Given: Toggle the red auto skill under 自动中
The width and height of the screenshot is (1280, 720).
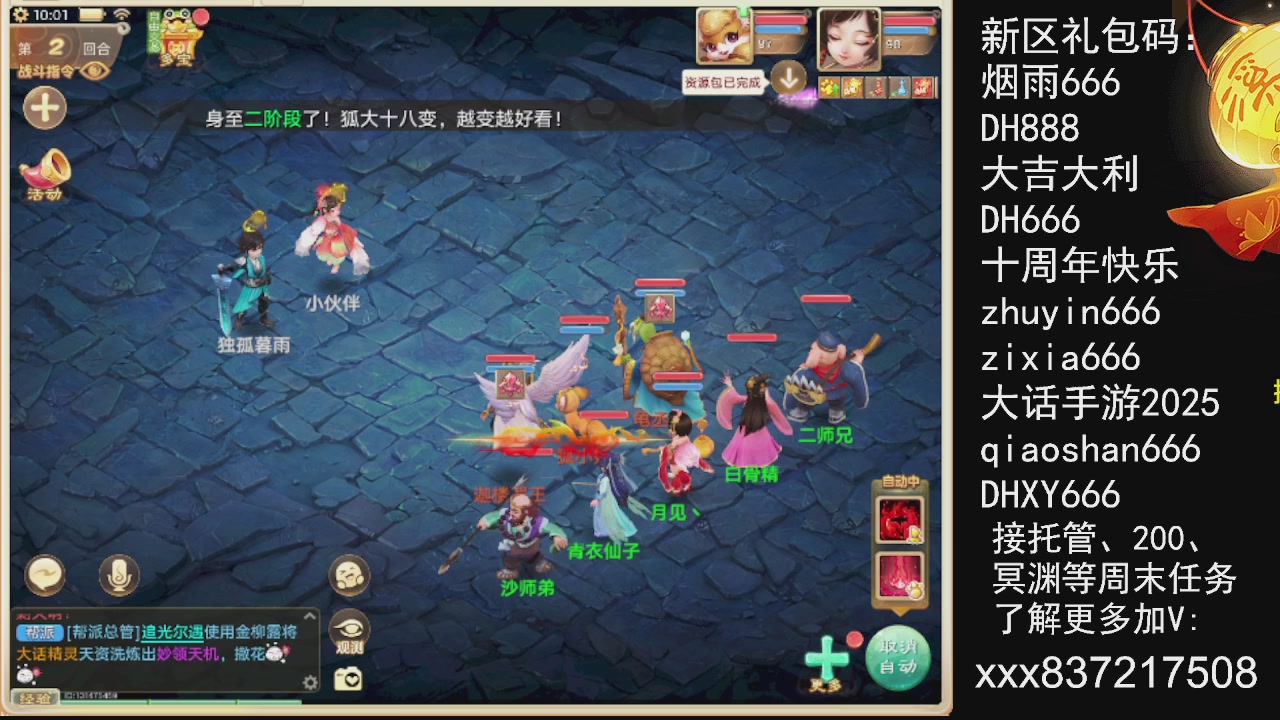Looking at the screenshot, I should pyautogui.click(x=899, y=519).
